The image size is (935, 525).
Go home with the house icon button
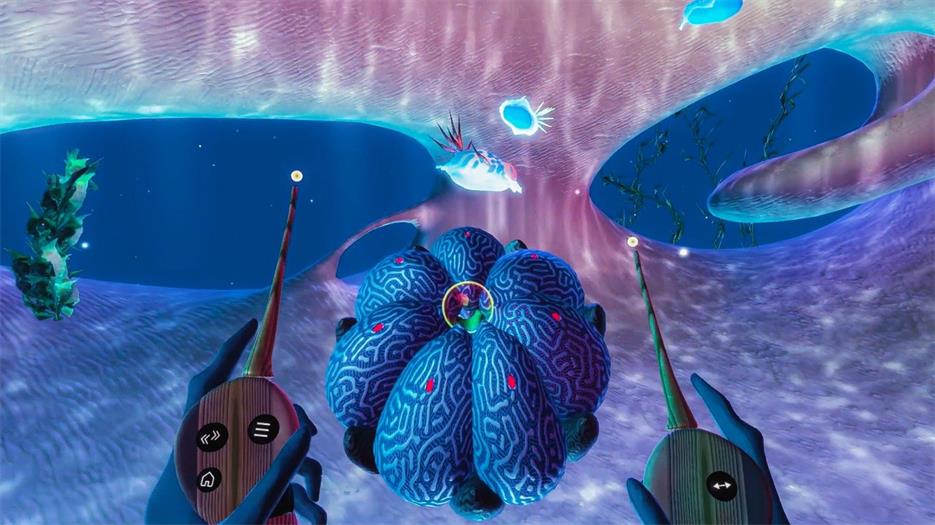point(209,479)
